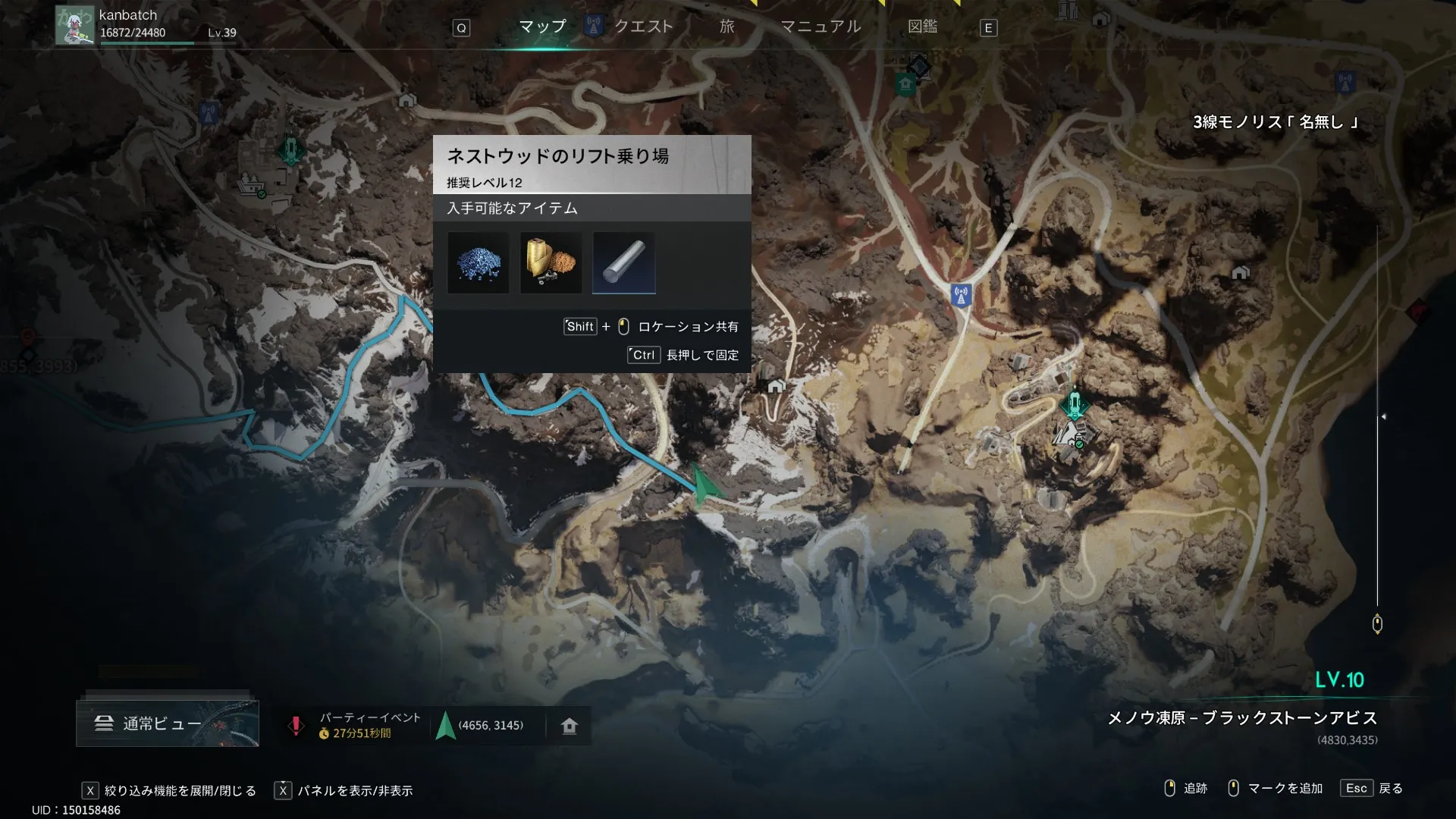
Task: Open the マニュアル tab
Action: [821, 27]
